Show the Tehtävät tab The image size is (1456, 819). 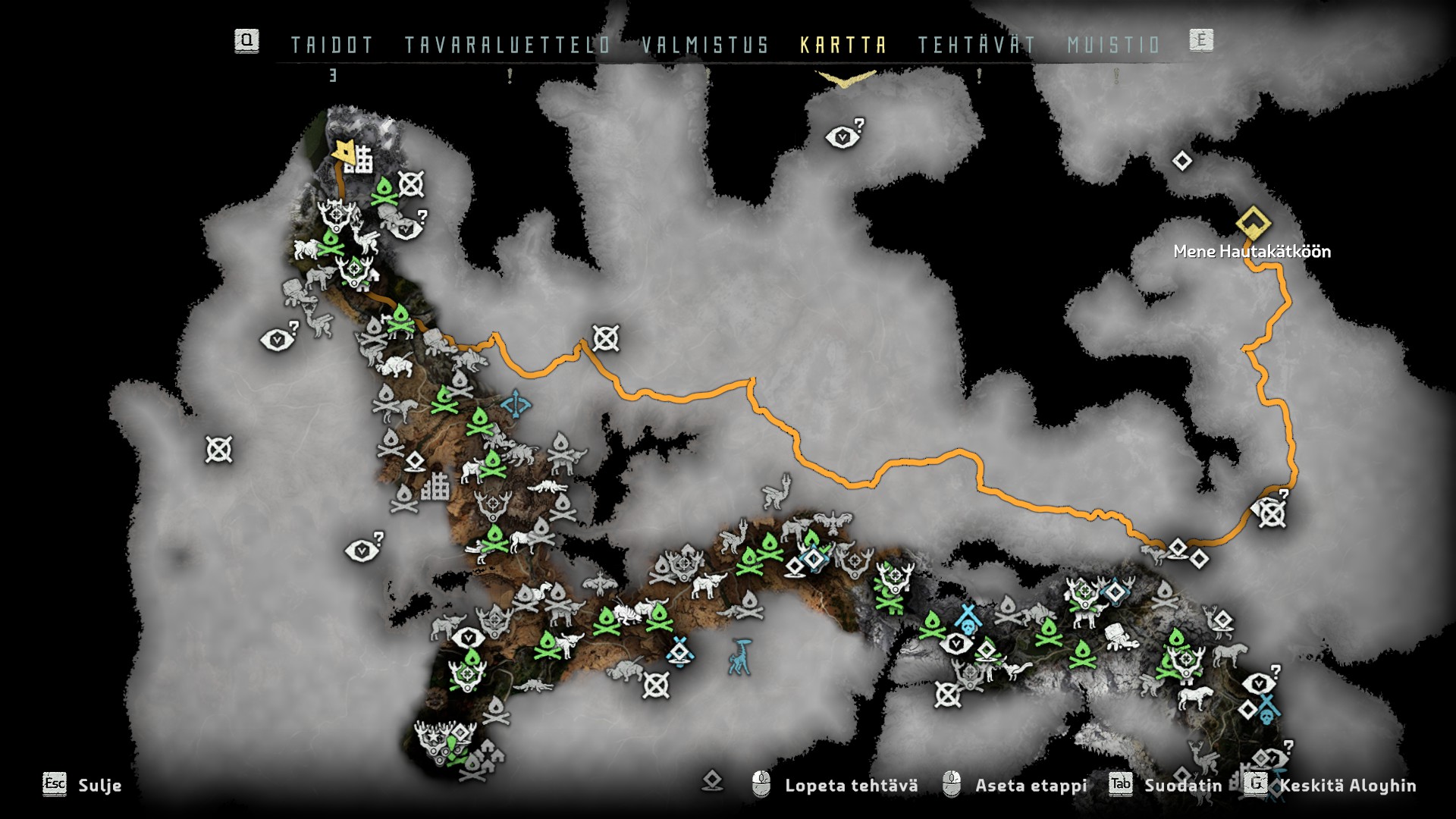tap(977, 45)
